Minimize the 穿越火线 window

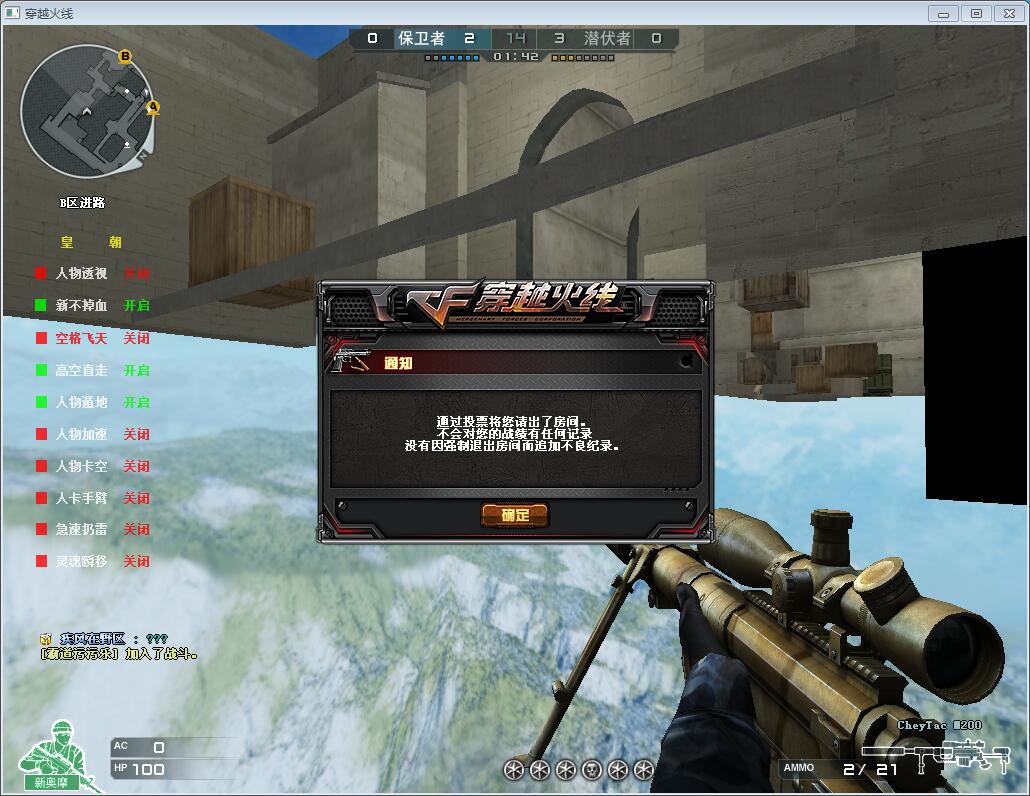(943, 13)
